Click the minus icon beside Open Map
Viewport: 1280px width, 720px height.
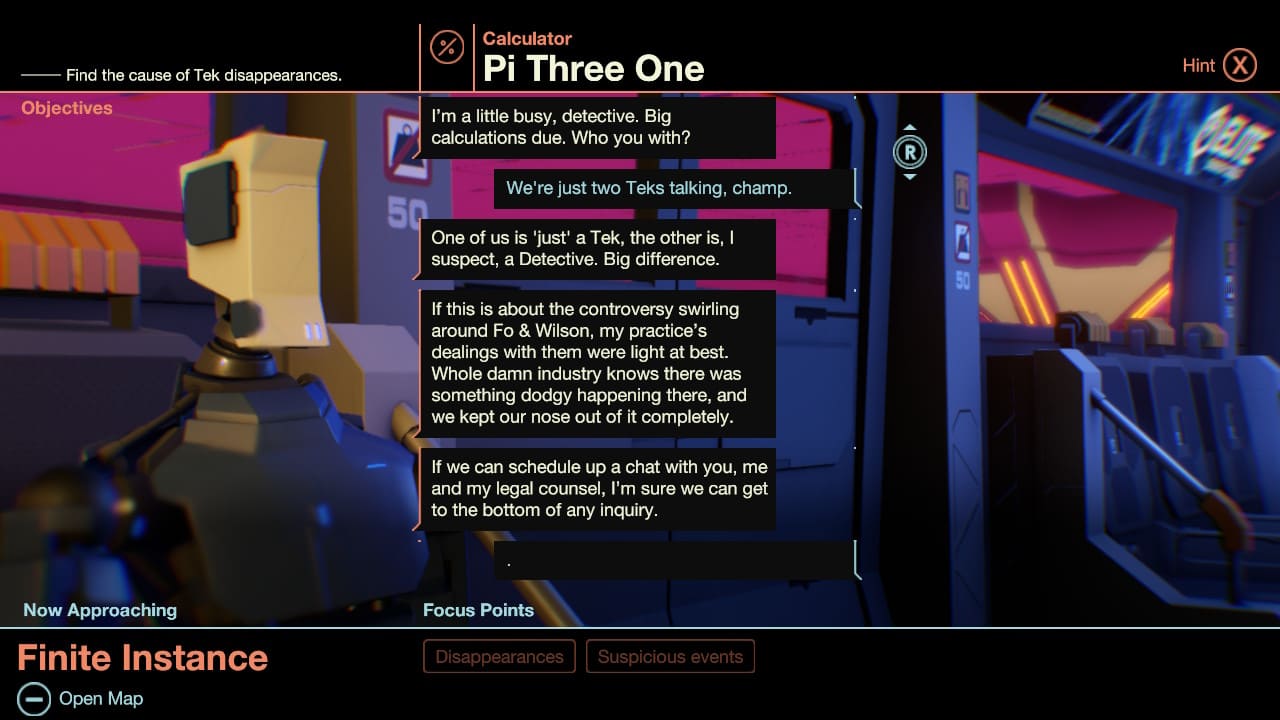pos(37,698)
